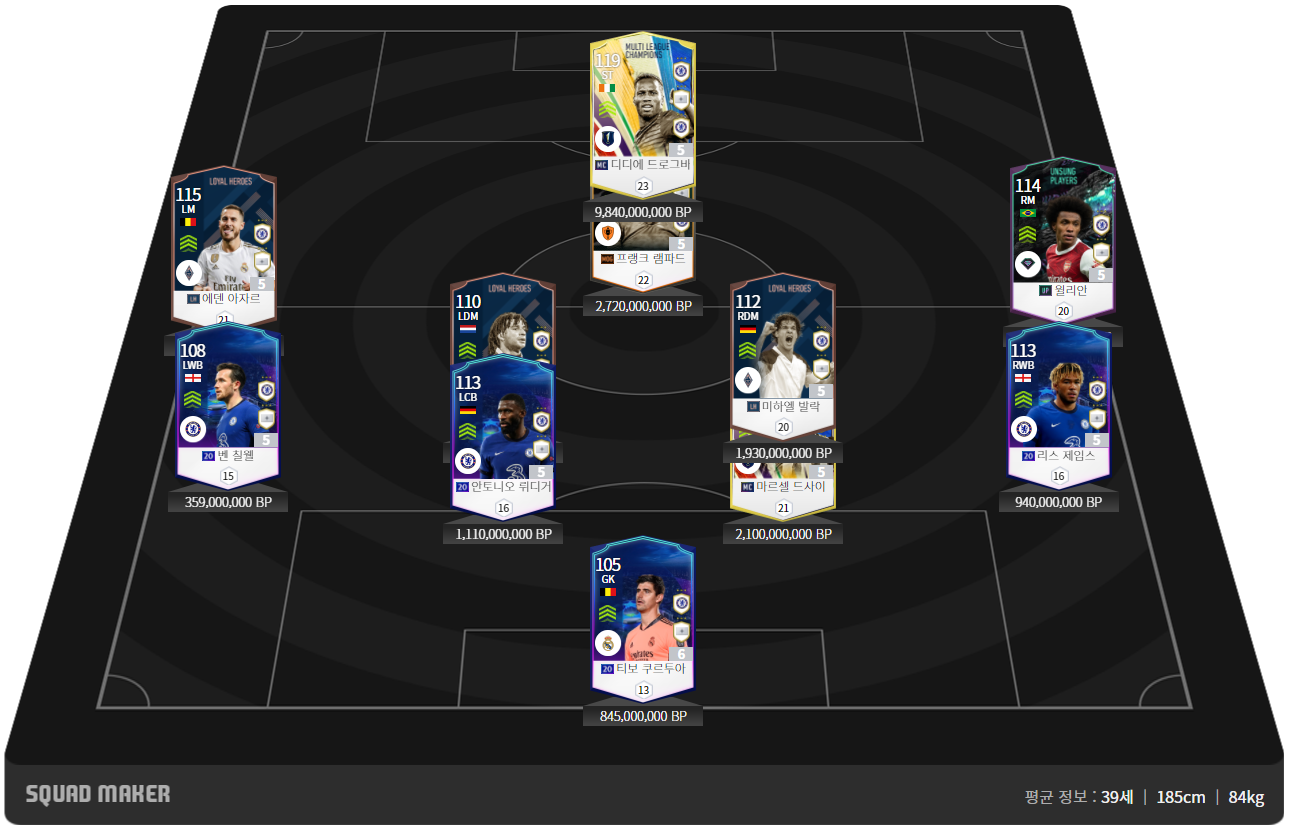The width and height of the screenshot is (1289, 829).
Task: Select Willian's RM Unsung Players card
Action: pyautogui.click(x=1062, y=235)
